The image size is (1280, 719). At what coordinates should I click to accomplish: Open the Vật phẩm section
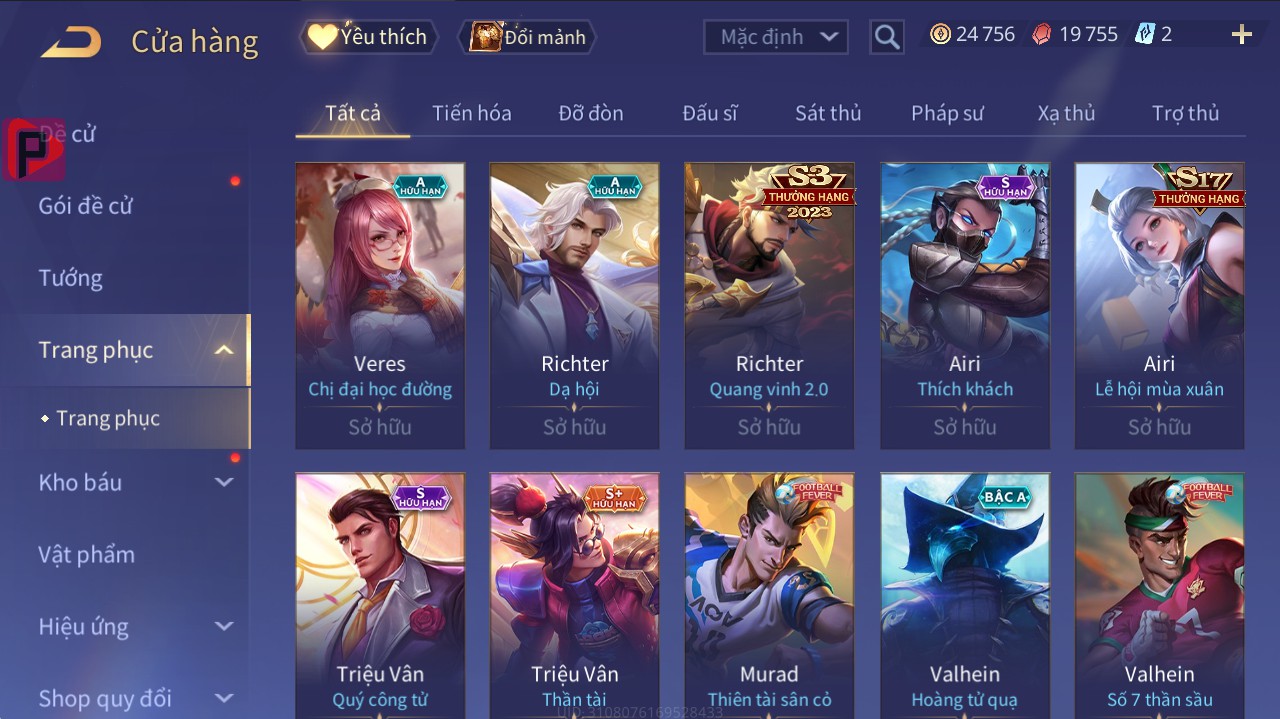86,554
